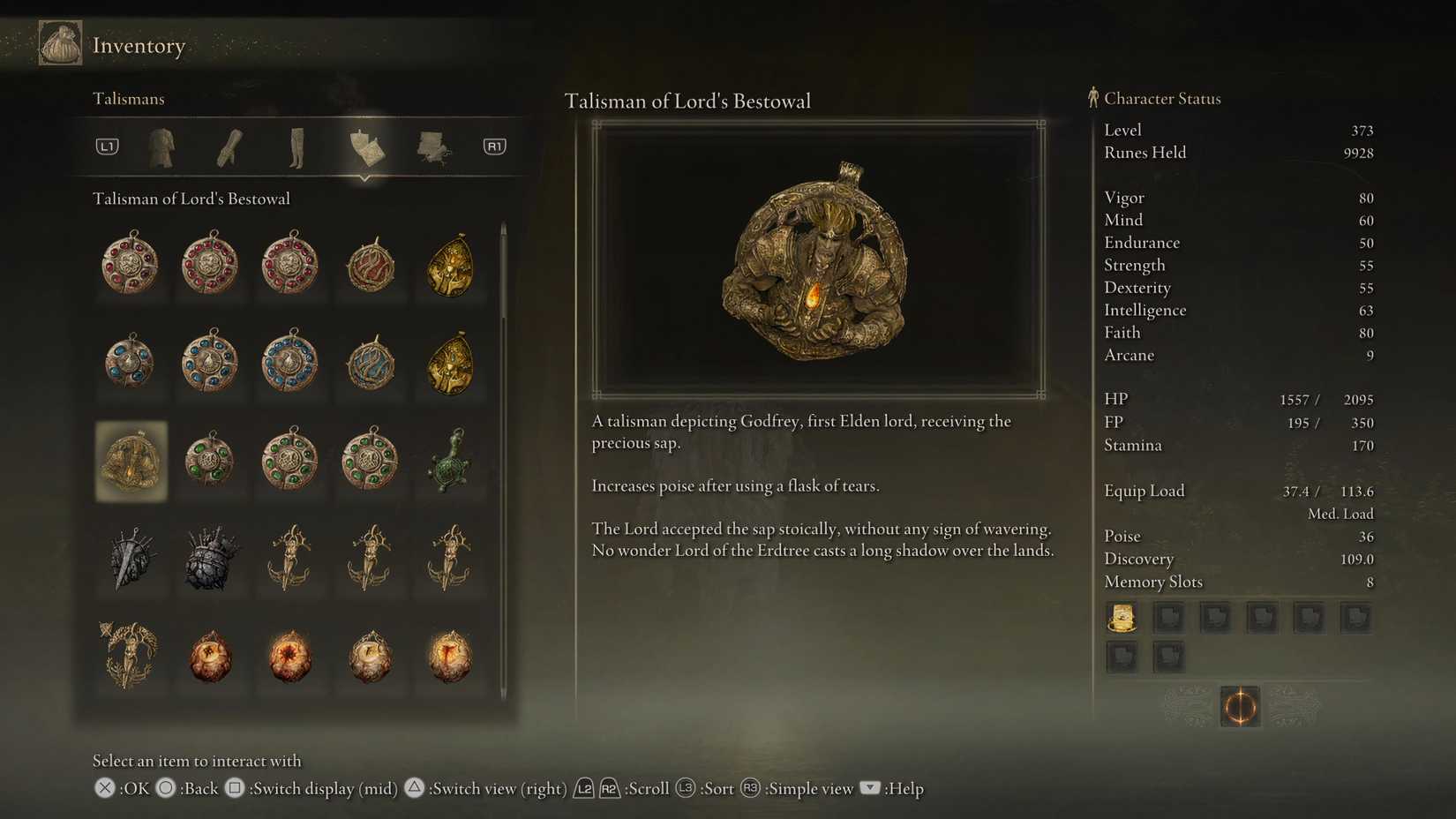This screenshot has width=1456, height=819.
Task: Select the gold teardrop Erdtree's Favor talisman
Action: tap(448, 265)
